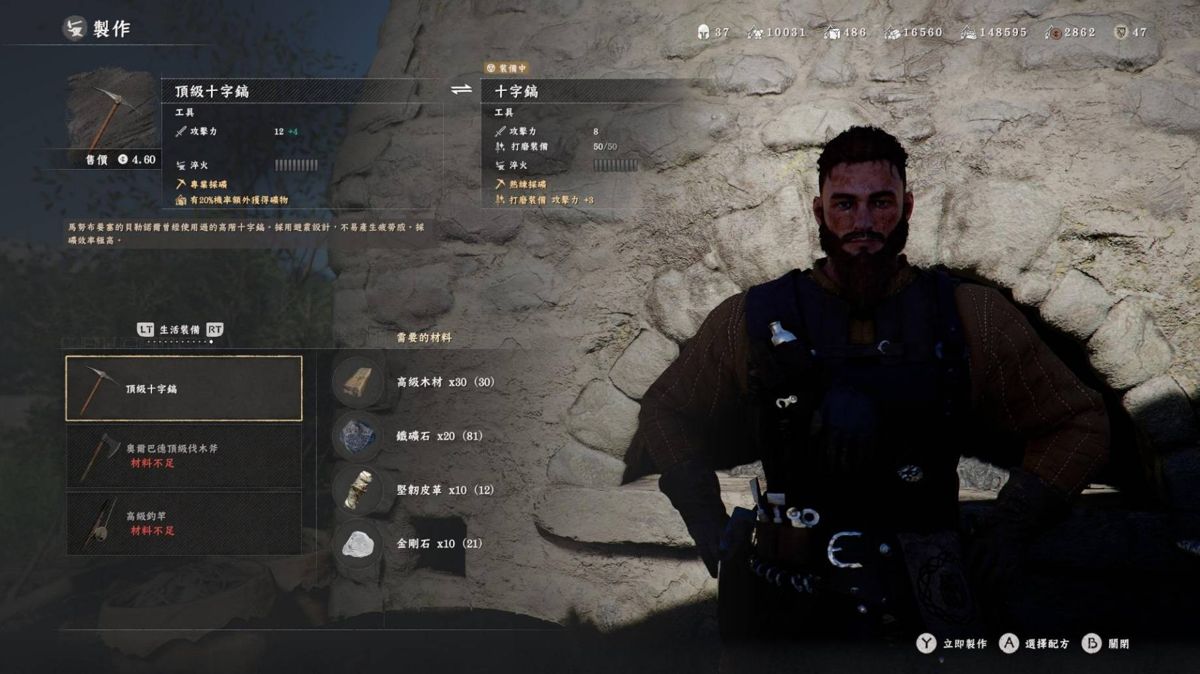This screenshot has width=1200, height=674.
Task: Click the swap arrows between the compared tools
Action: [461, 89]
